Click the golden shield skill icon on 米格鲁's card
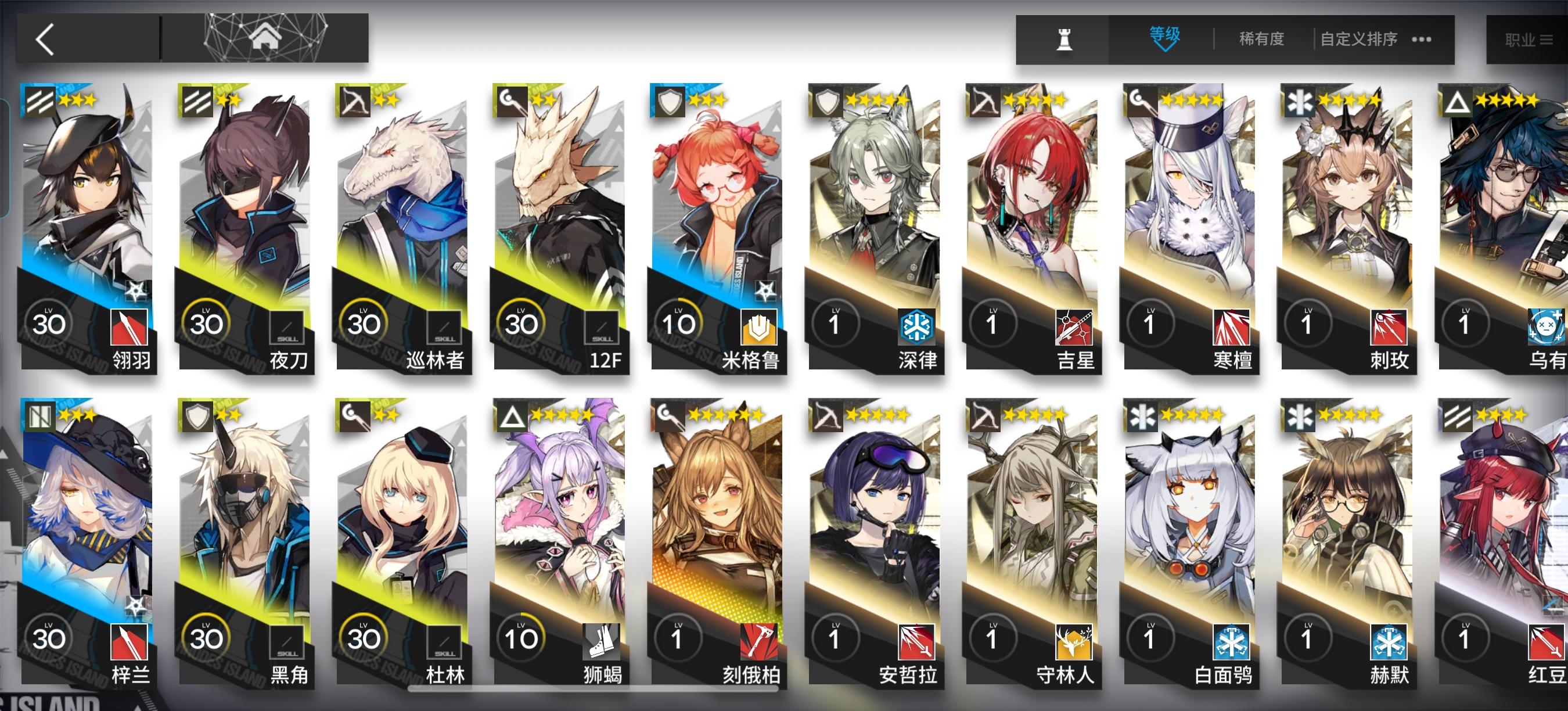Screen dimensions: 1568x711 758,327
